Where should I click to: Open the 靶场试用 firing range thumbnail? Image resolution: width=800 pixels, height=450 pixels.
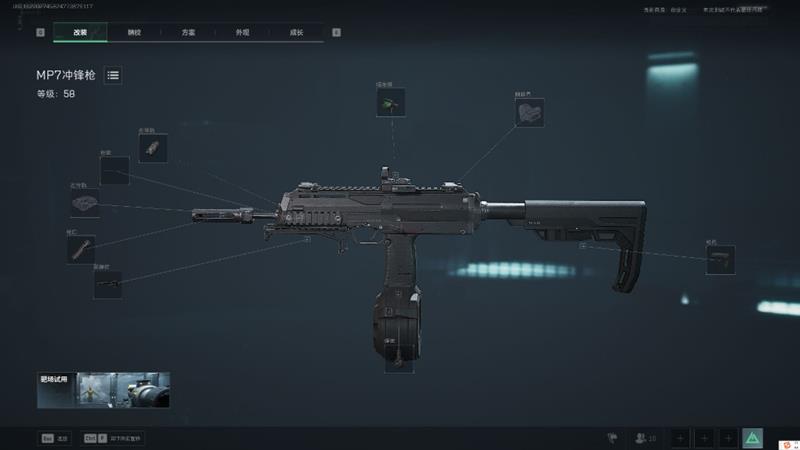[x=103, y=390]
